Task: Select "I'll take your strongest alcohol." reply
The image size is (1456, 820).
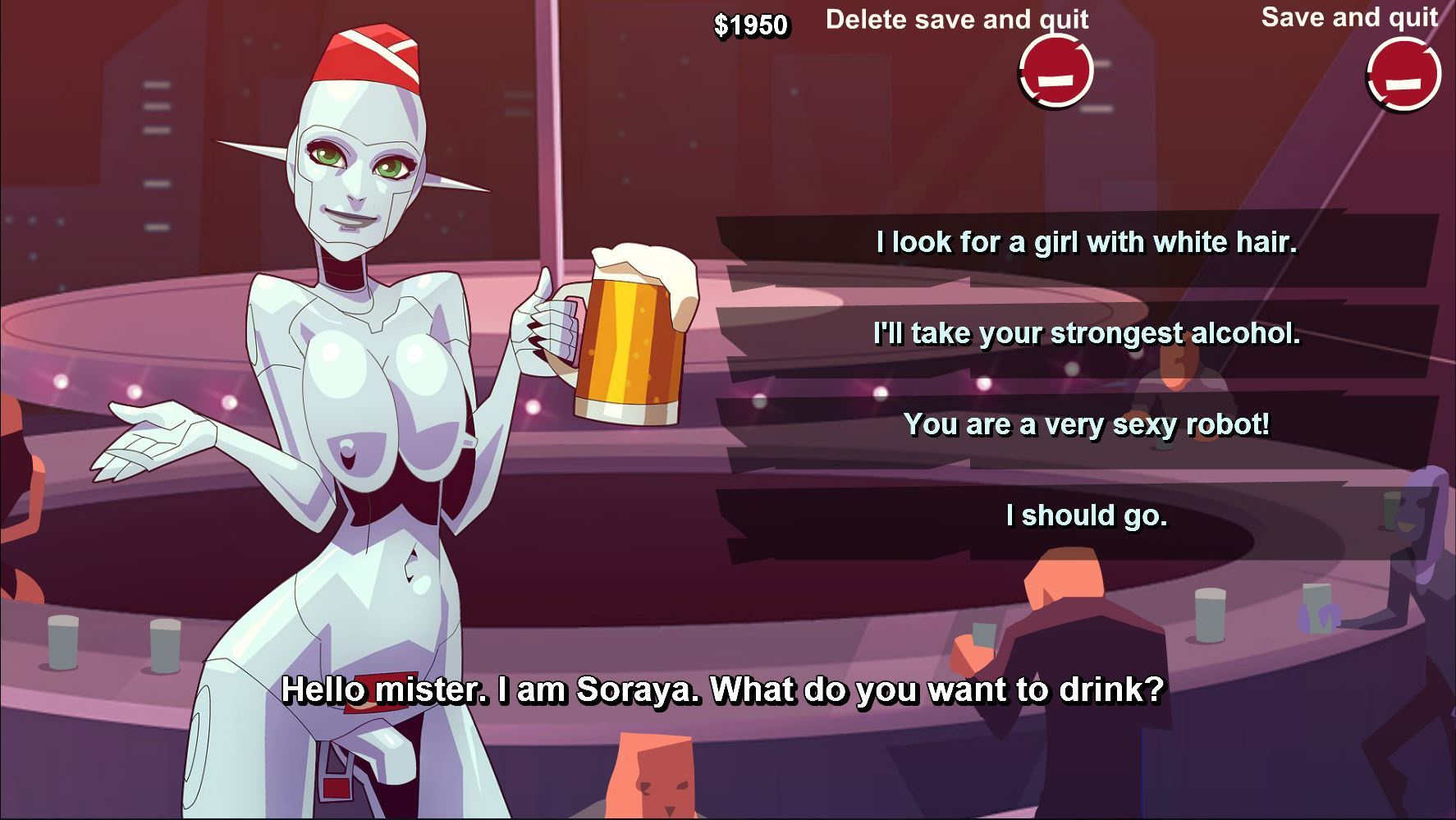Action: (1086, 334)
